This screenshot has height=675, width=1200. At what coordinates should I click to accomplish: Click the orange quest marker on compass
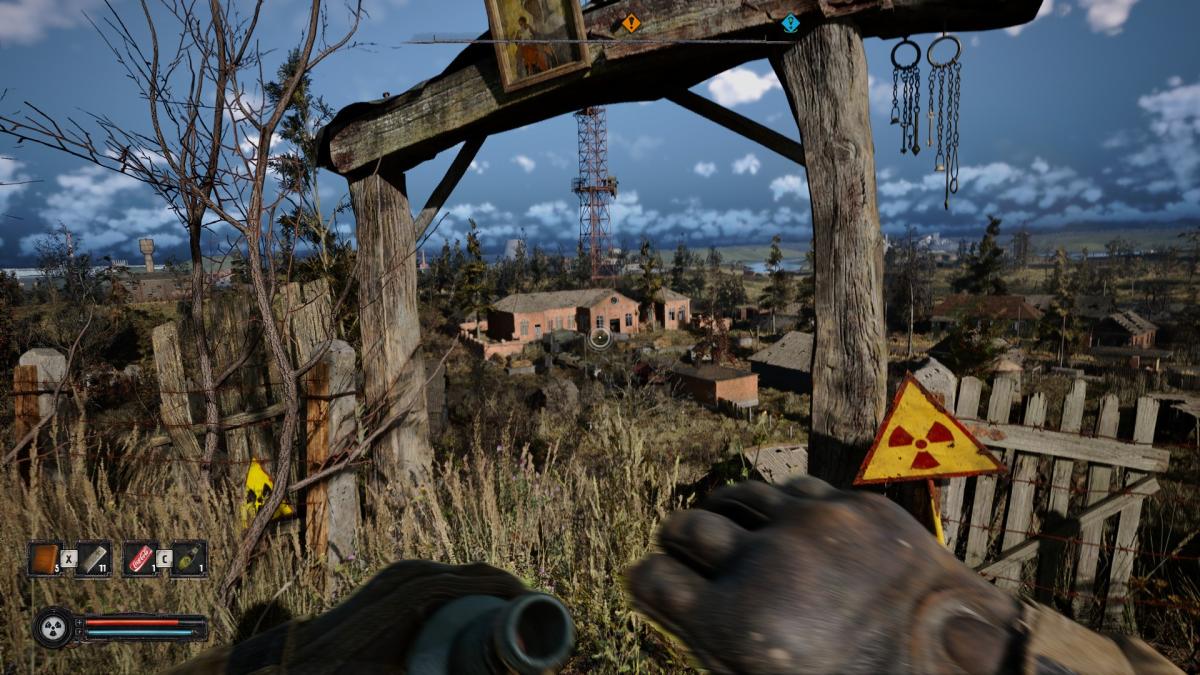[630, 22]
